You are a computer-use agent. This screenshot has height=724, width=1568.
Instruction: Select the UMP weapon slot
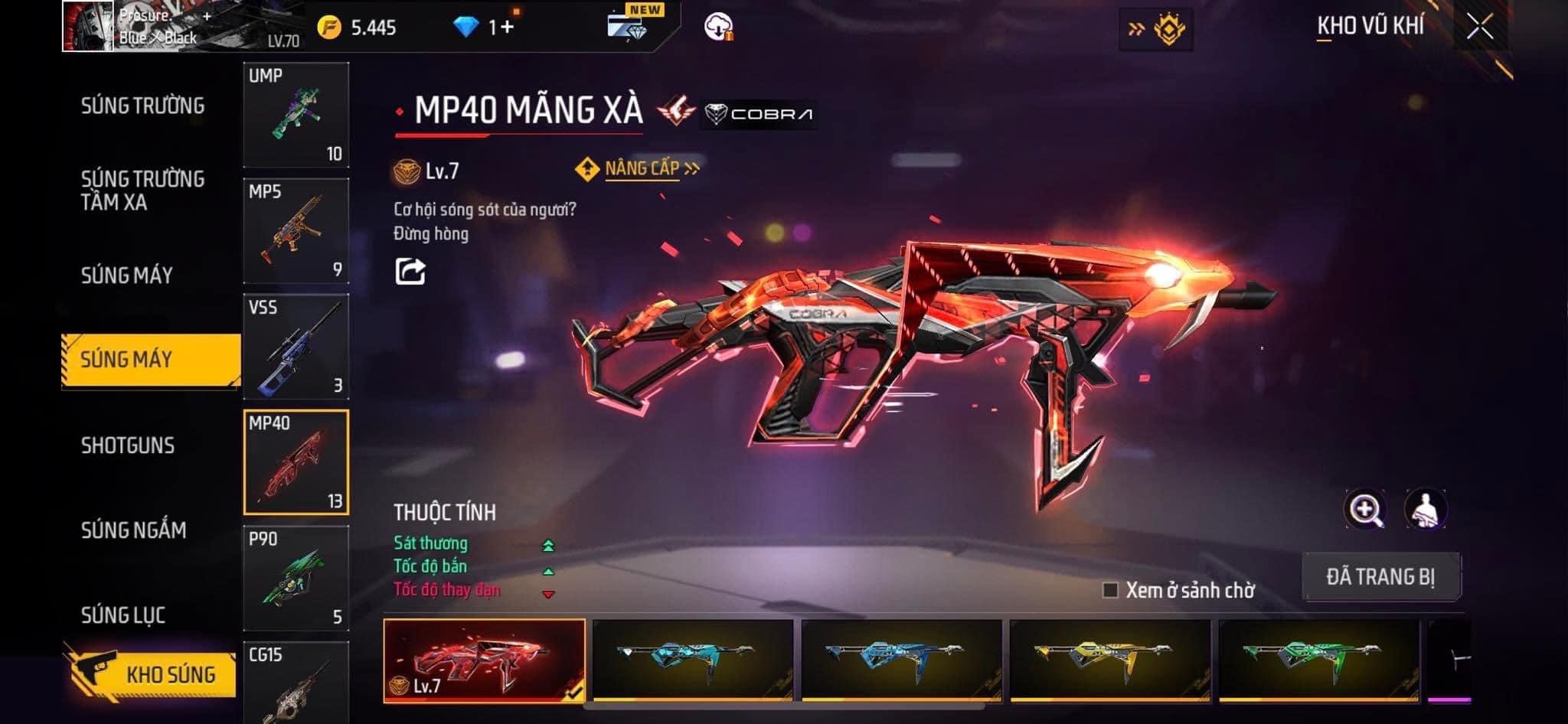tap(296, 115)
